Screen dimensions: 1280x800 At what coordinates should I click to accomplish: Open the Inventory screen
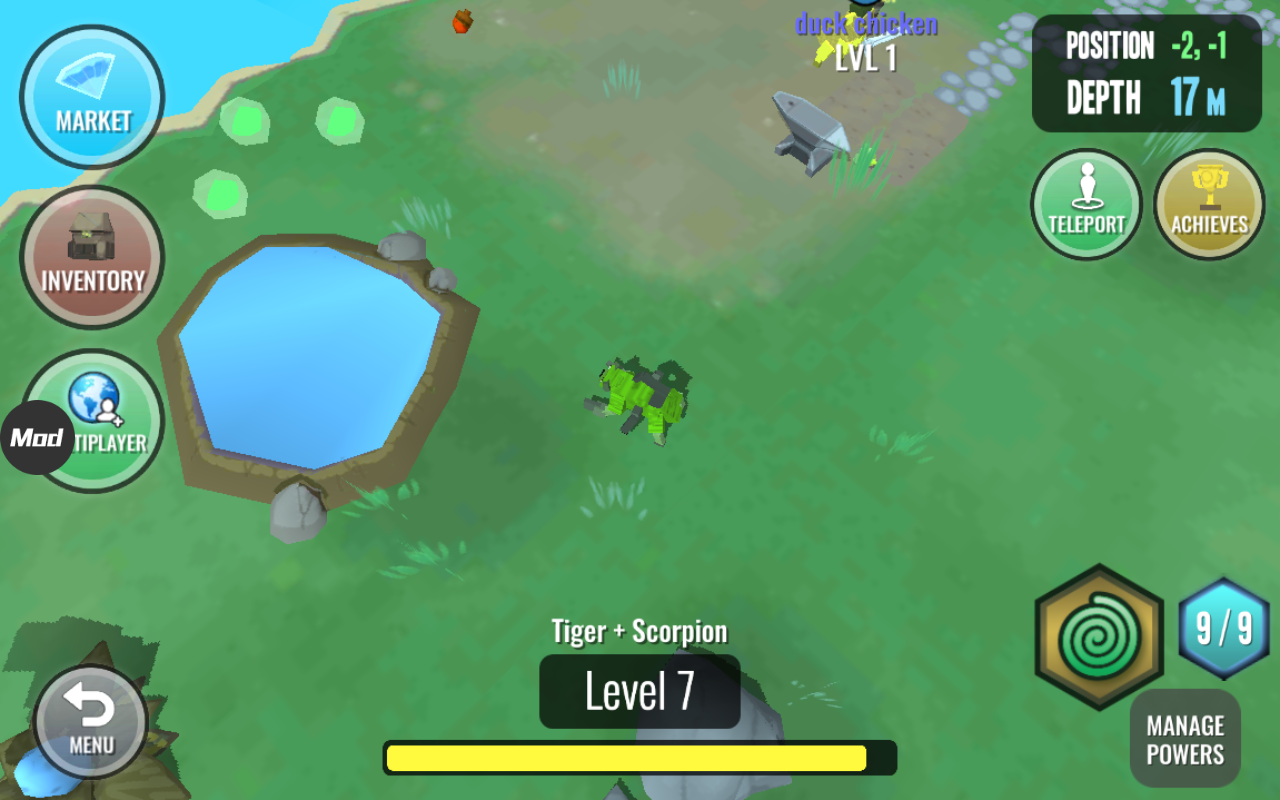(x=92, y=257)
